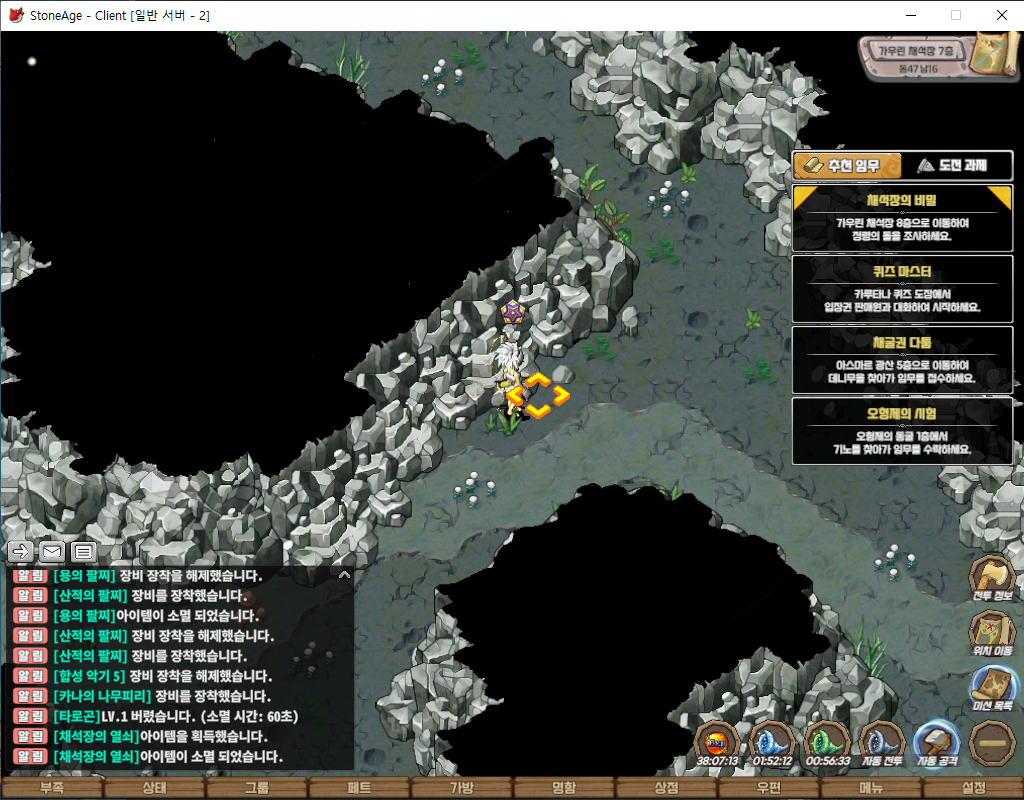The width and height of the screenshot is (1024, 800).
Task: Switch to the 도전 과제 tab
Action: [x=957, y=165]
